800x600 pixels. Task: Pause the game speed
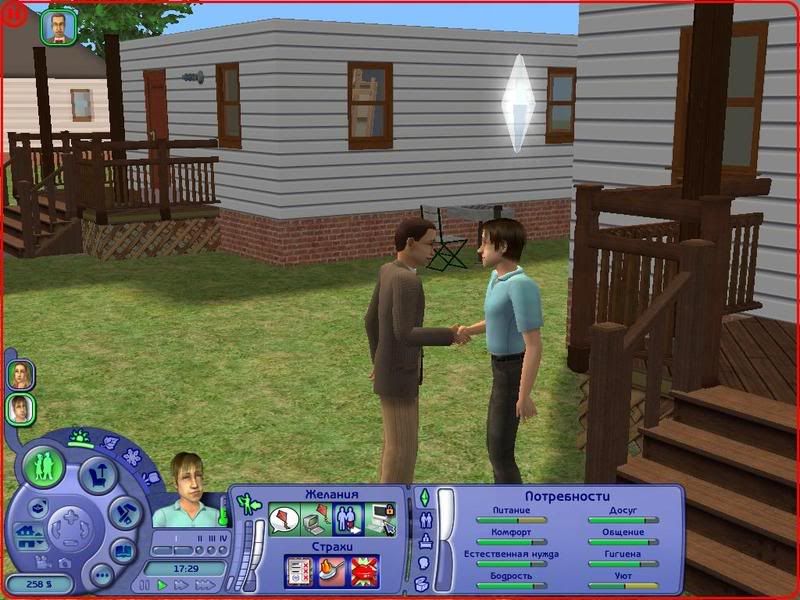coord(146,585)
